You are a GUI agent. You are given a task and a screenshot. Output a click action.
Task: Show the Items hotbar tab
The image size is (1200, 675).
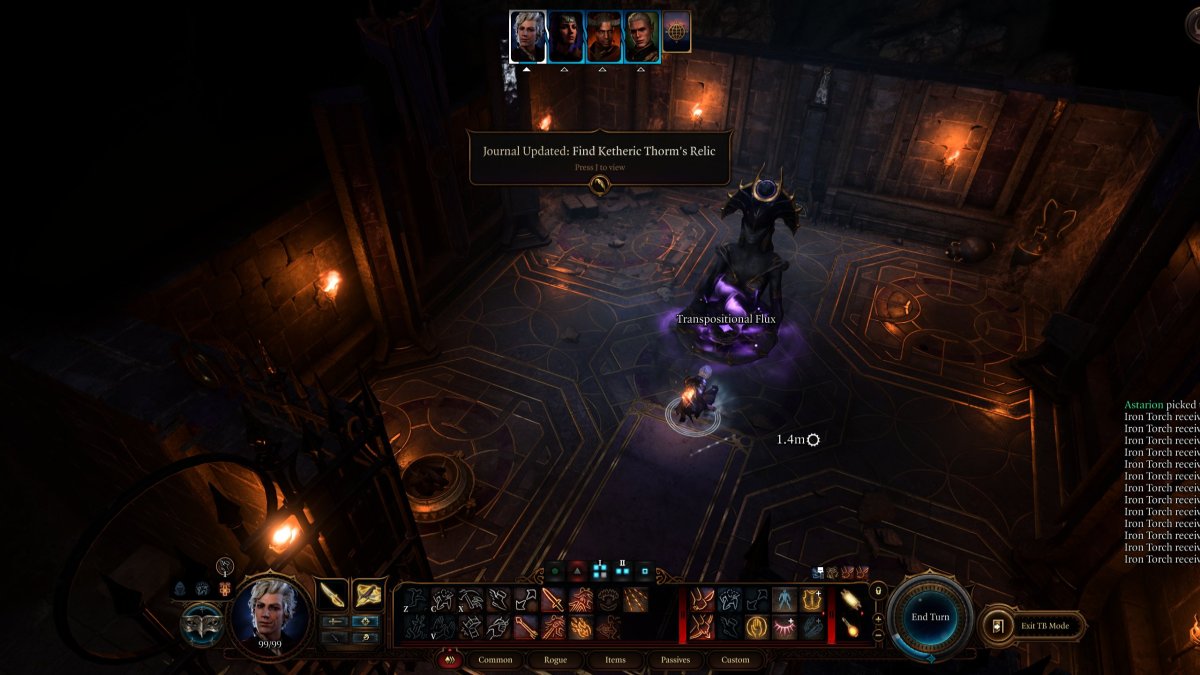(x=616, y=660)
